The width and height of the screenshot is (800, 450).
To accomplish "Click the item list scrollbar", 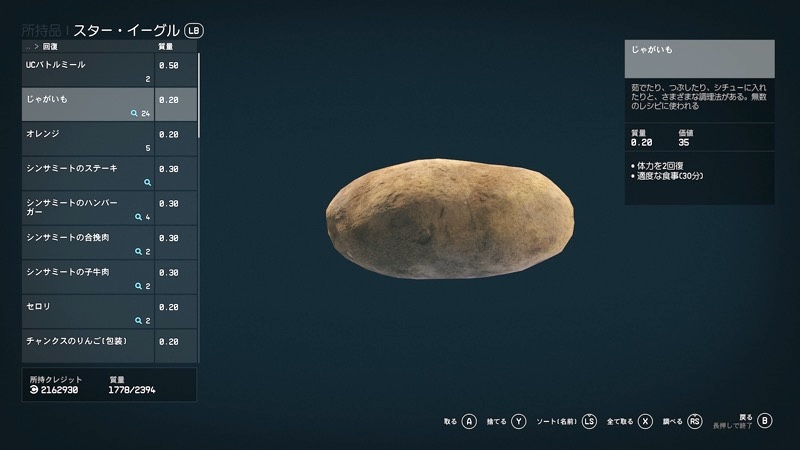I will click(x=199, y=95).
